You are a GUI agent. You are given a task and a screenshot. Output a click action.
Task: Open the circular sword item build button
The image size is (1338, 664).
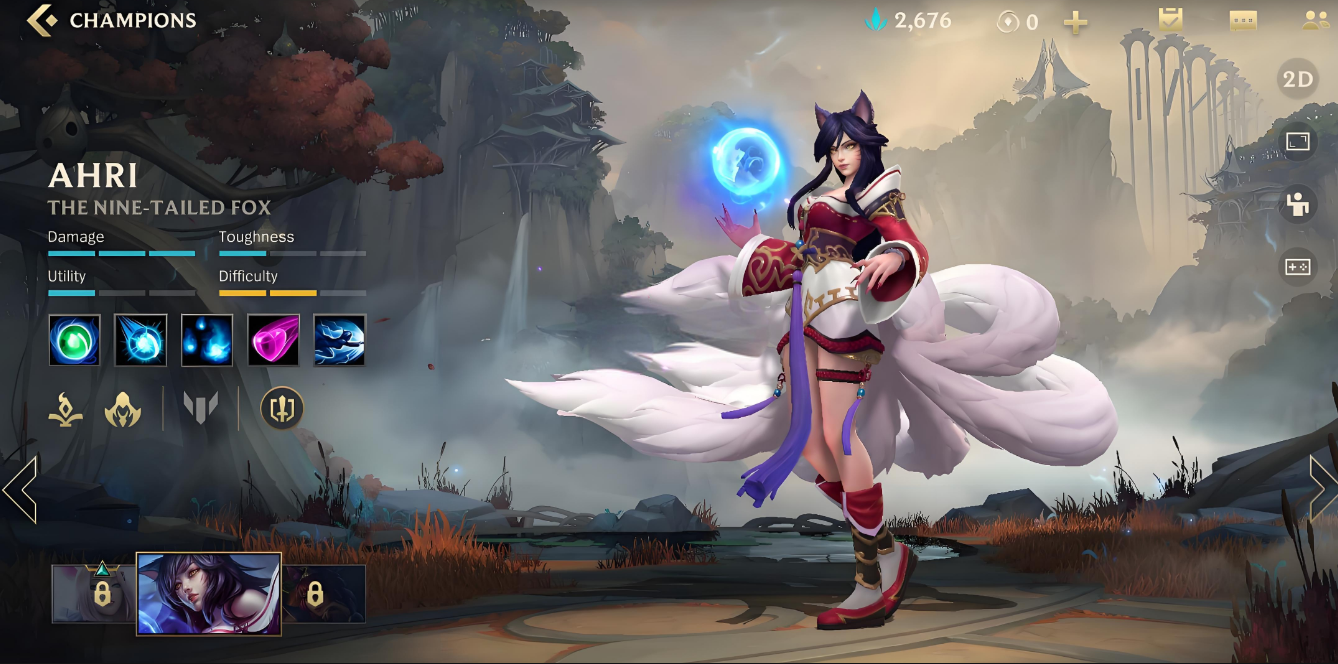[282, 408]
